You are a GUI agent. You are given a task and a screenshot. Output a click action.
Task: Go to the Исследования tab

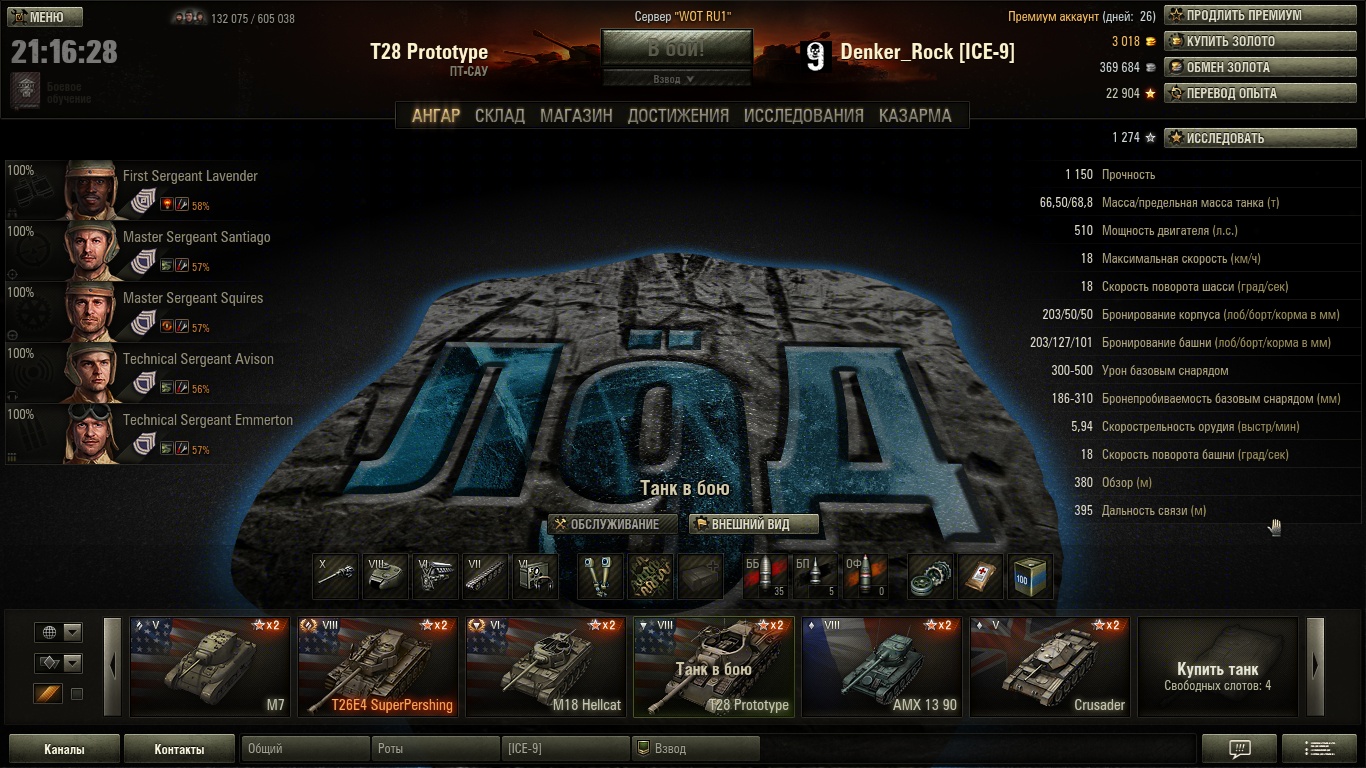(x=803, y=115)
